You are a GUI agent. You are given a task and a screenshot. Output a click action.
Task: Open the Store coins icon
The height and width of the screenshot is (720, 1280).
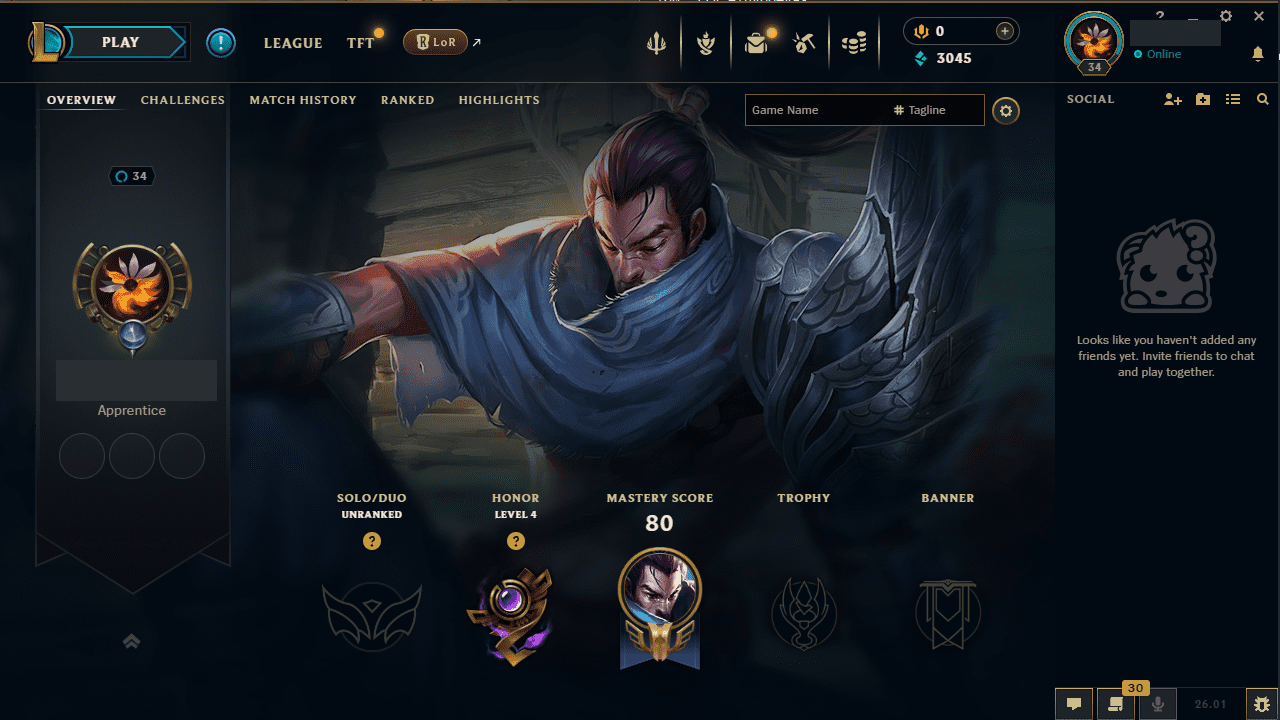[855, 44]
